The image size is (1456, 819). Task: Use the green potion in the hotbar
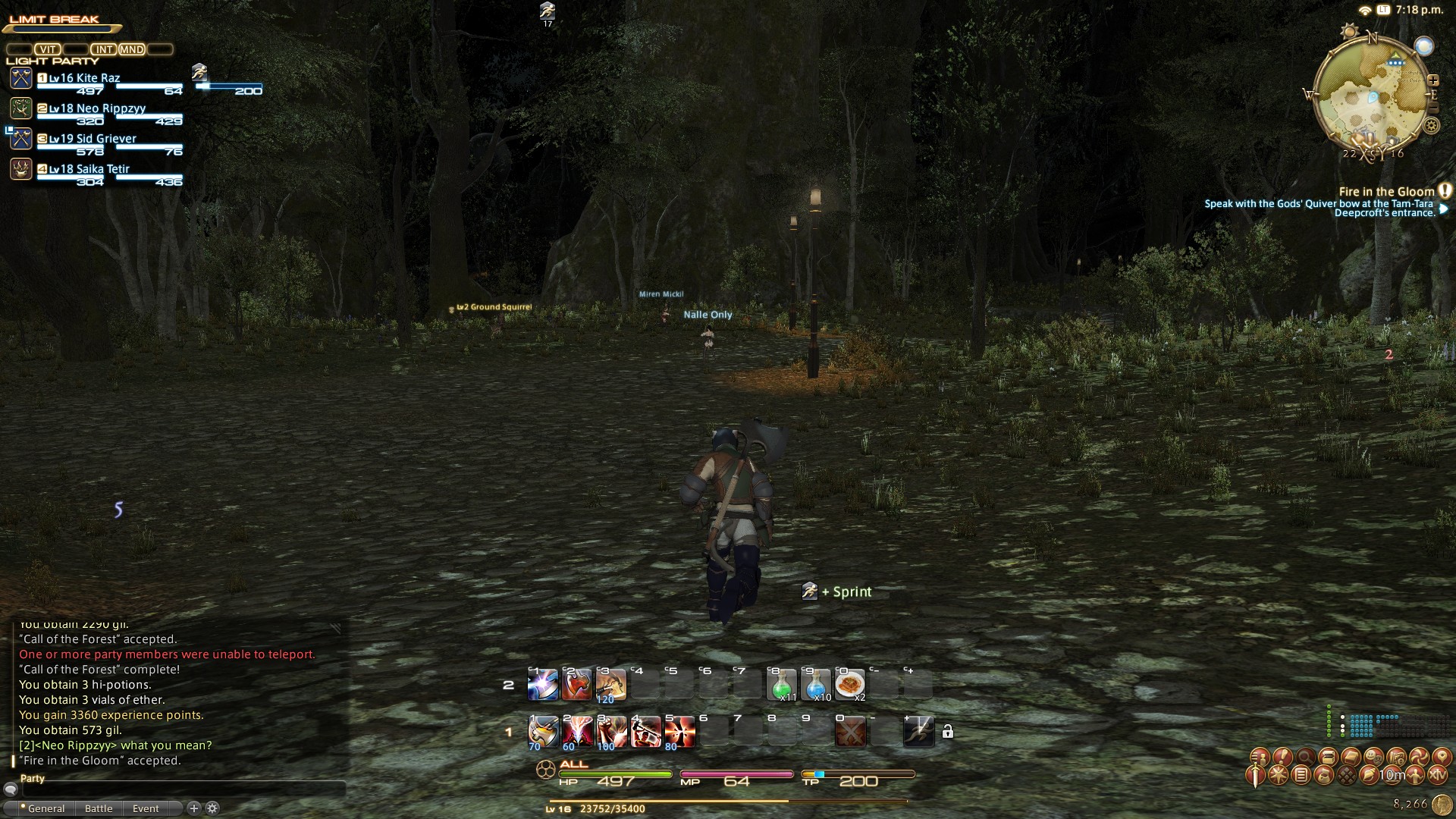pyautogui.click(x=782, y=686)
